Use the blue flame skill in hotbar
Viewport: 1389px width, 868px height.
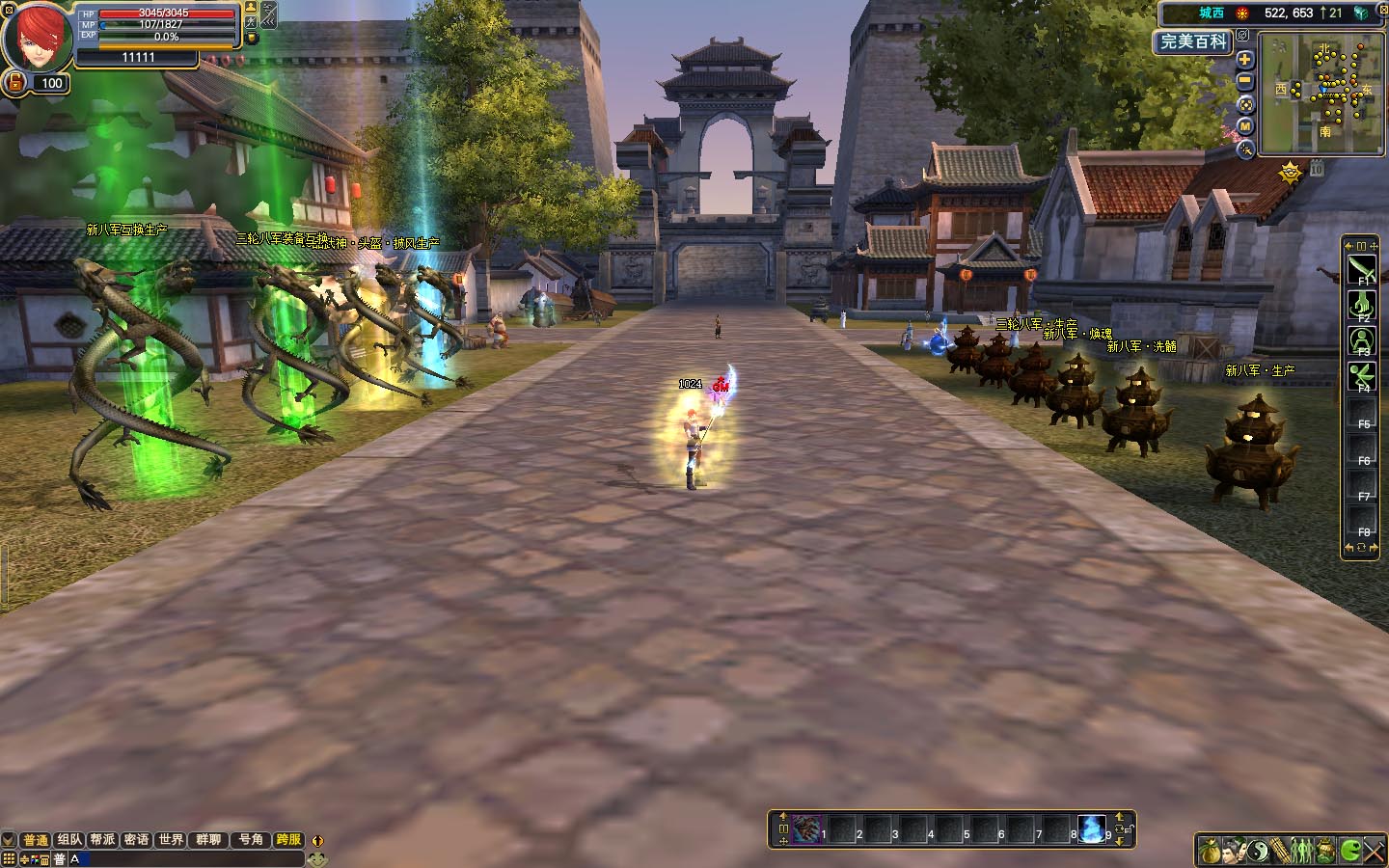1091,828
